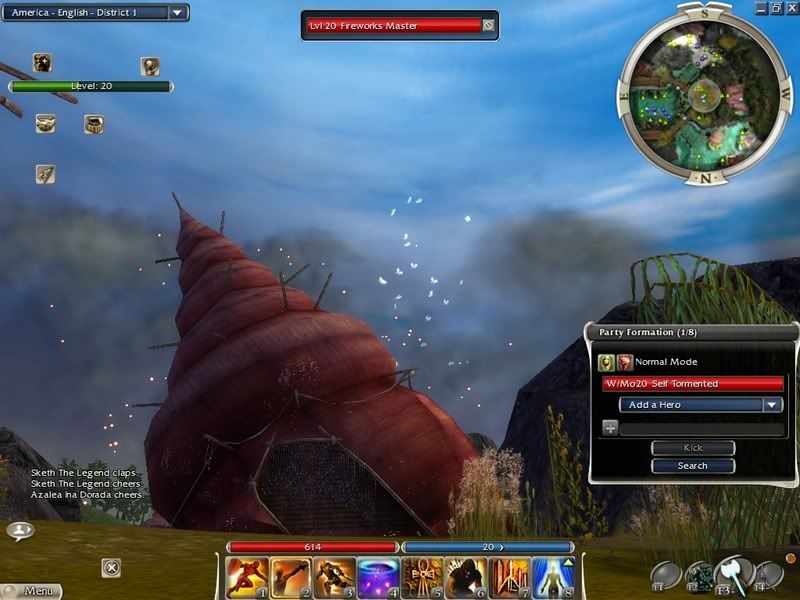Click the Menu button
This screenshot has width=800, height=600.
(x=30, y=591)
